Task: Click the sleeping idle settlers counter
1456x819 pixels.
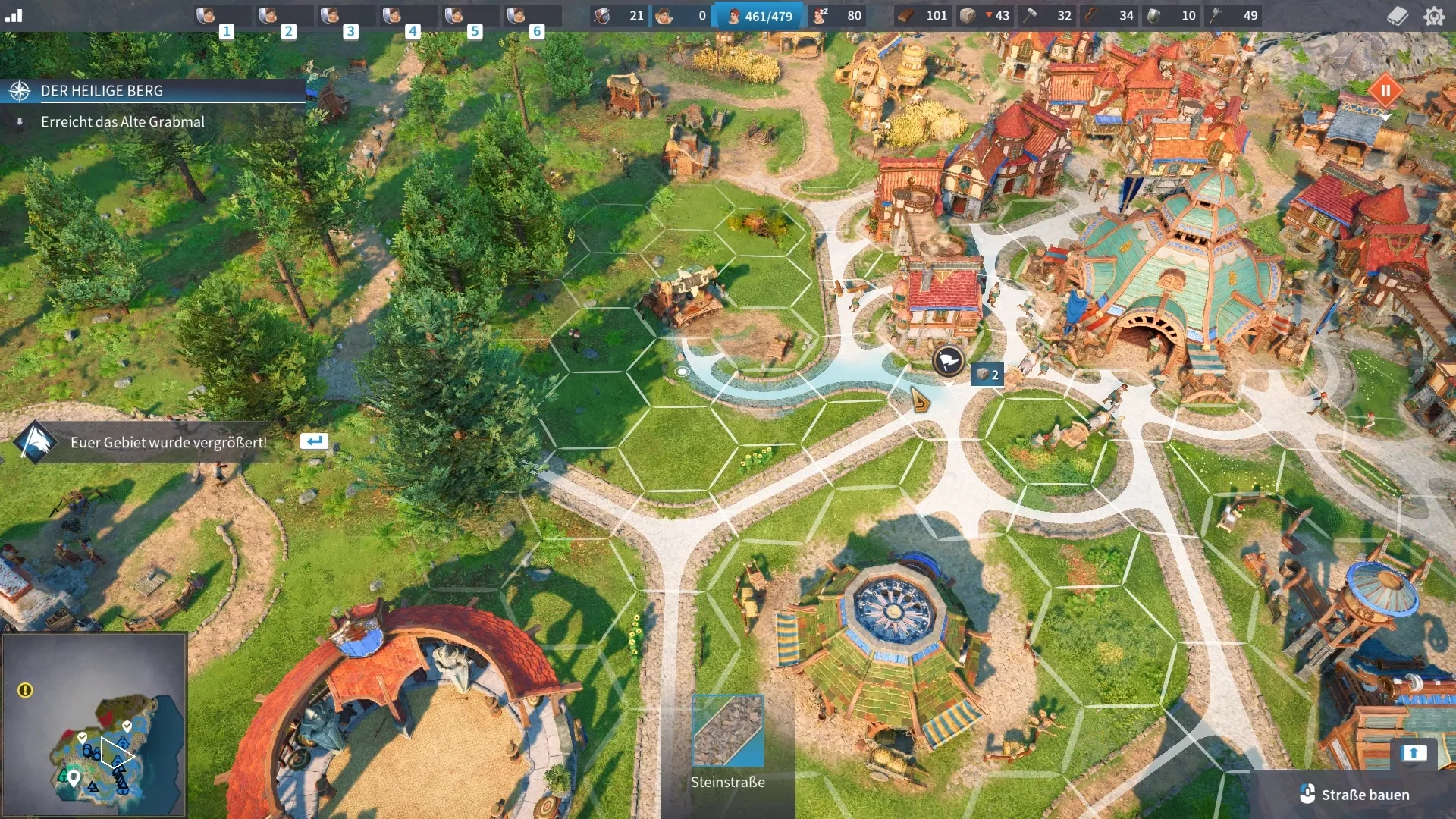Action: [x=838, y=16]
